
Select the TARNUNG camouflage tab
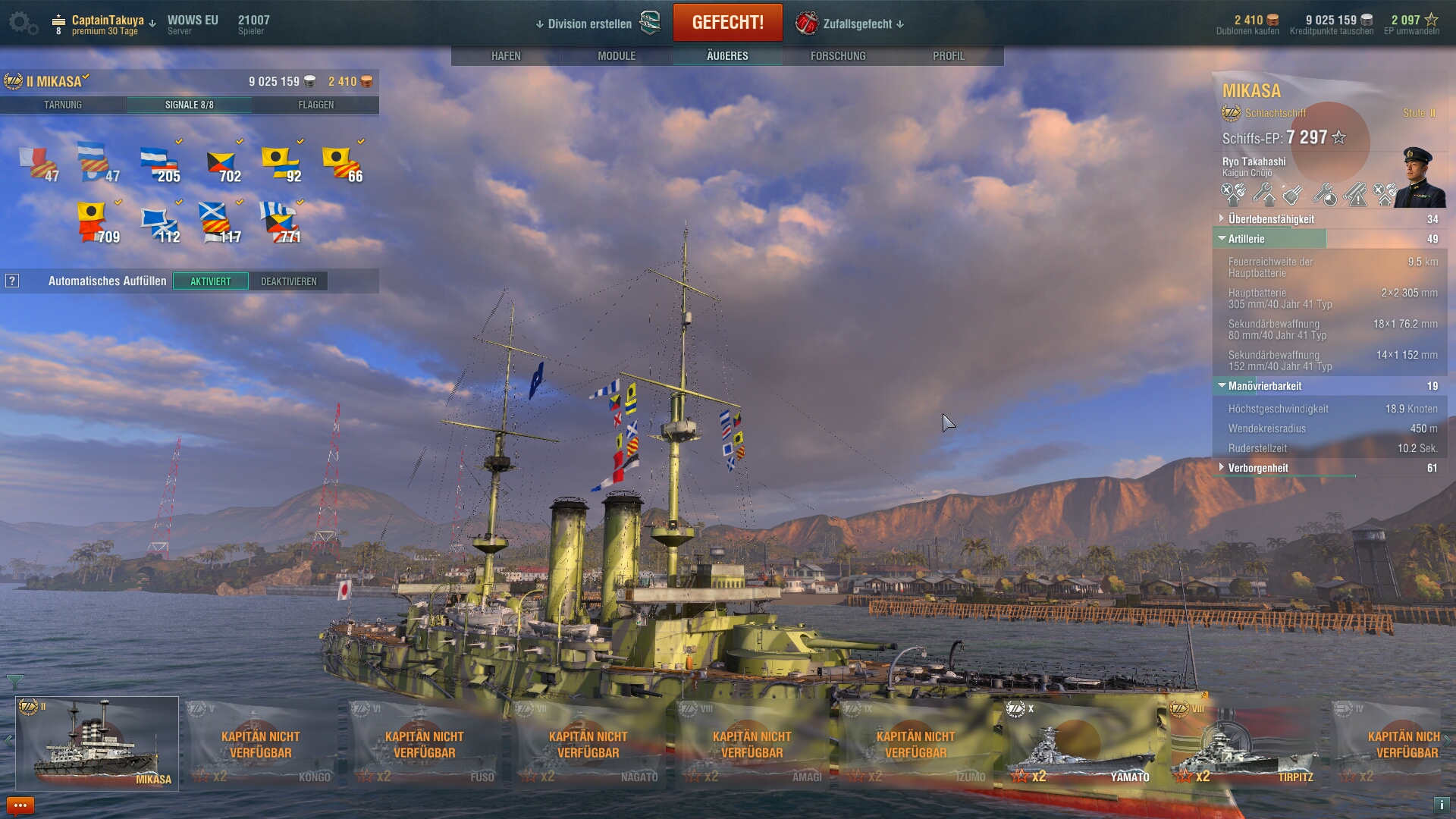(x=63, y=105)
